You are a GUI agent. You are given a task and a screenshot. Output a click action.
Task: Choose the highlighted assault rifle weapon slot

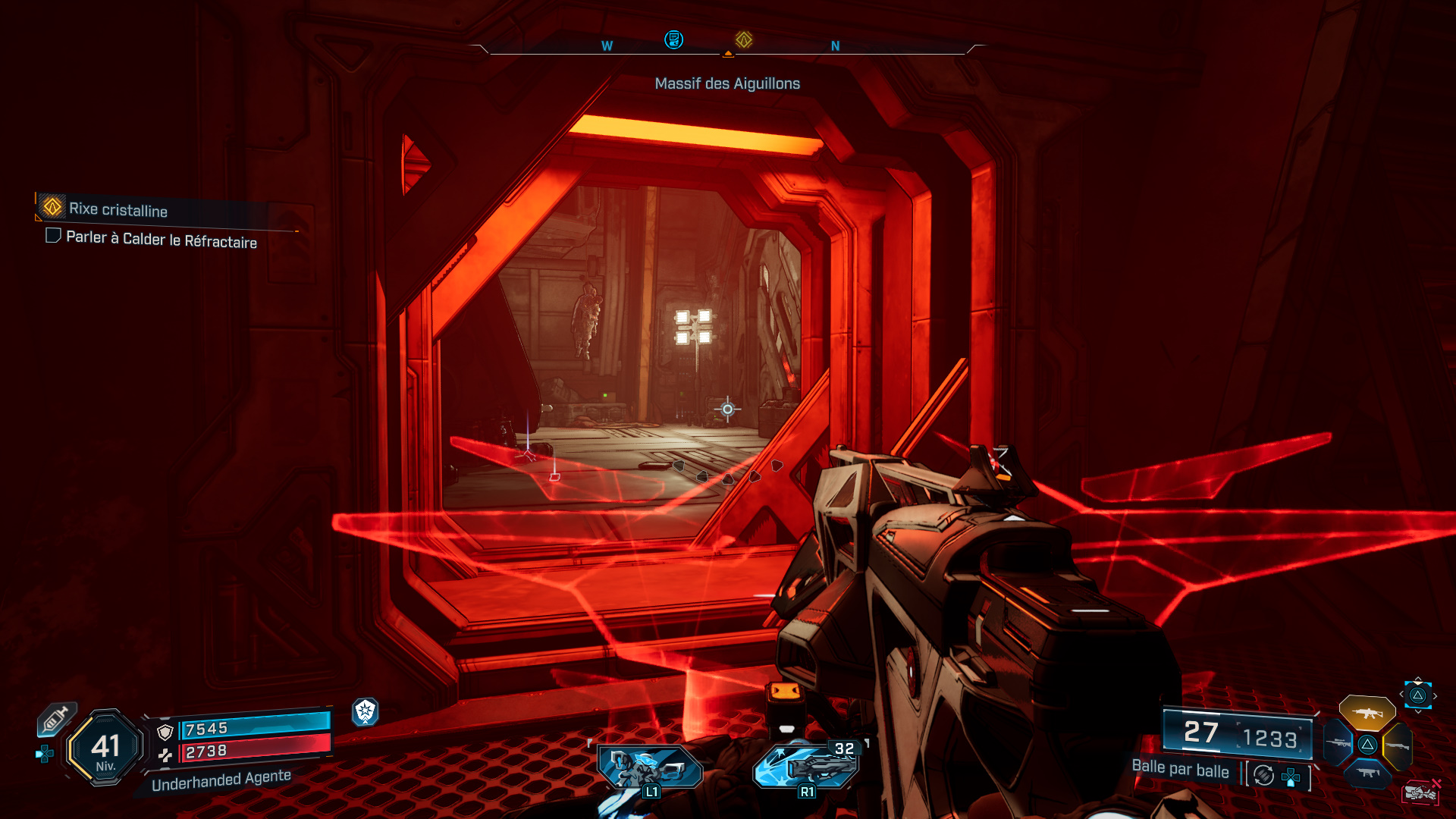click(x=1367, y=713)
